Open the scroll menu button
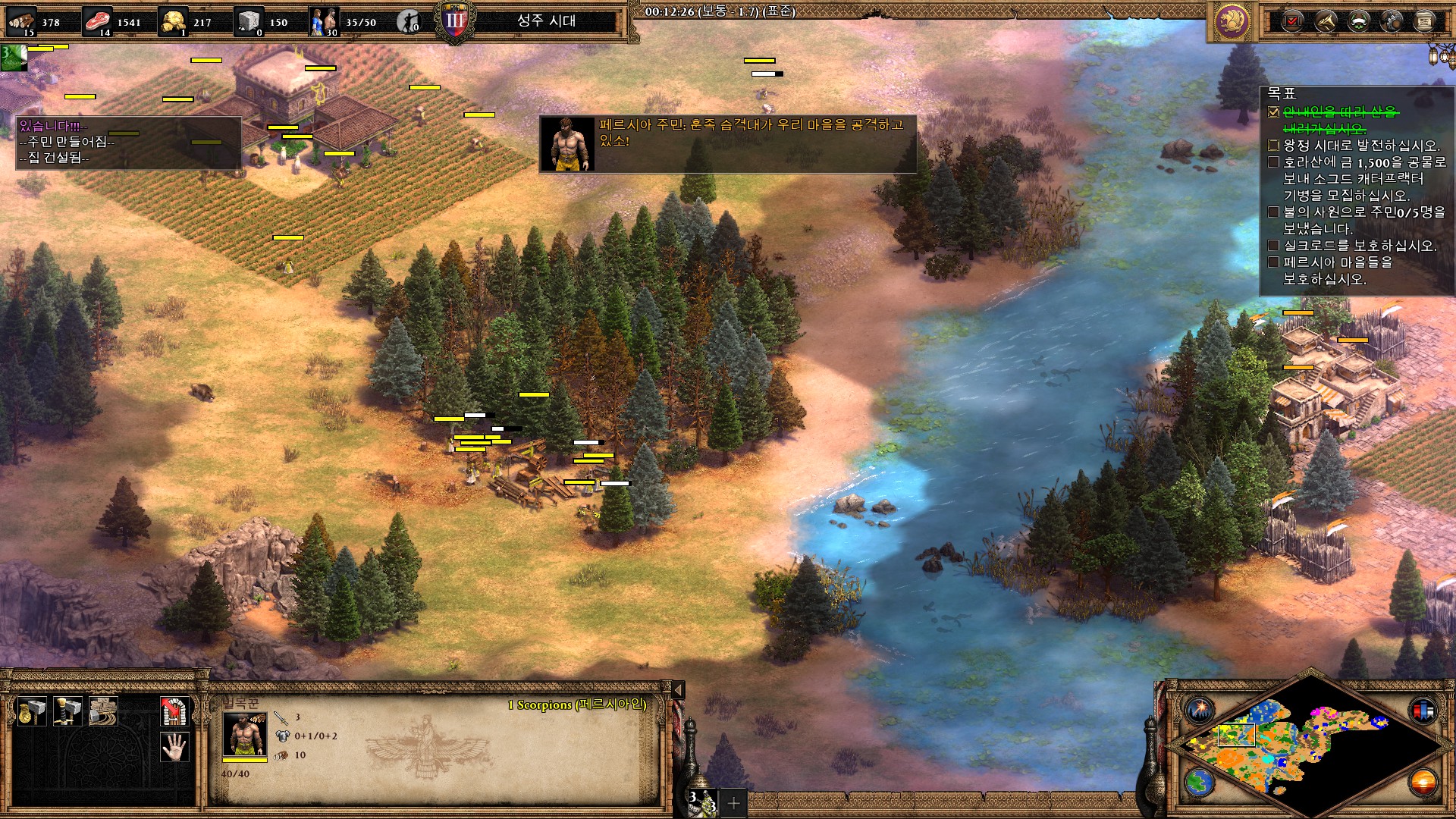The width and height of the screenshot is (1456, 819). [x=1424, y=21]
